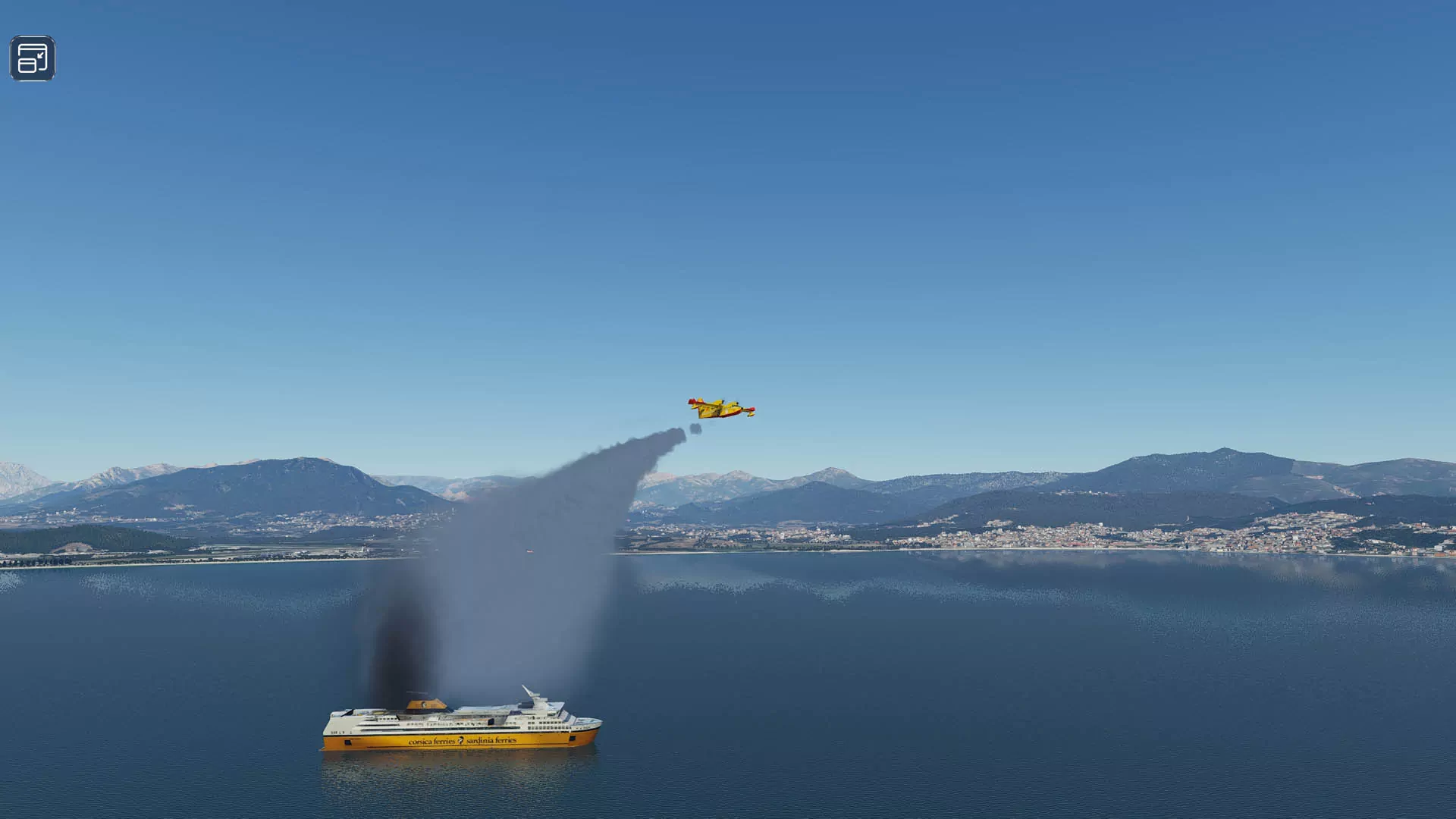This screenshot has width=1456, height=819.
Task: Click the 'corsica ferries' text on the hull
Action: (x=432, y=741)
